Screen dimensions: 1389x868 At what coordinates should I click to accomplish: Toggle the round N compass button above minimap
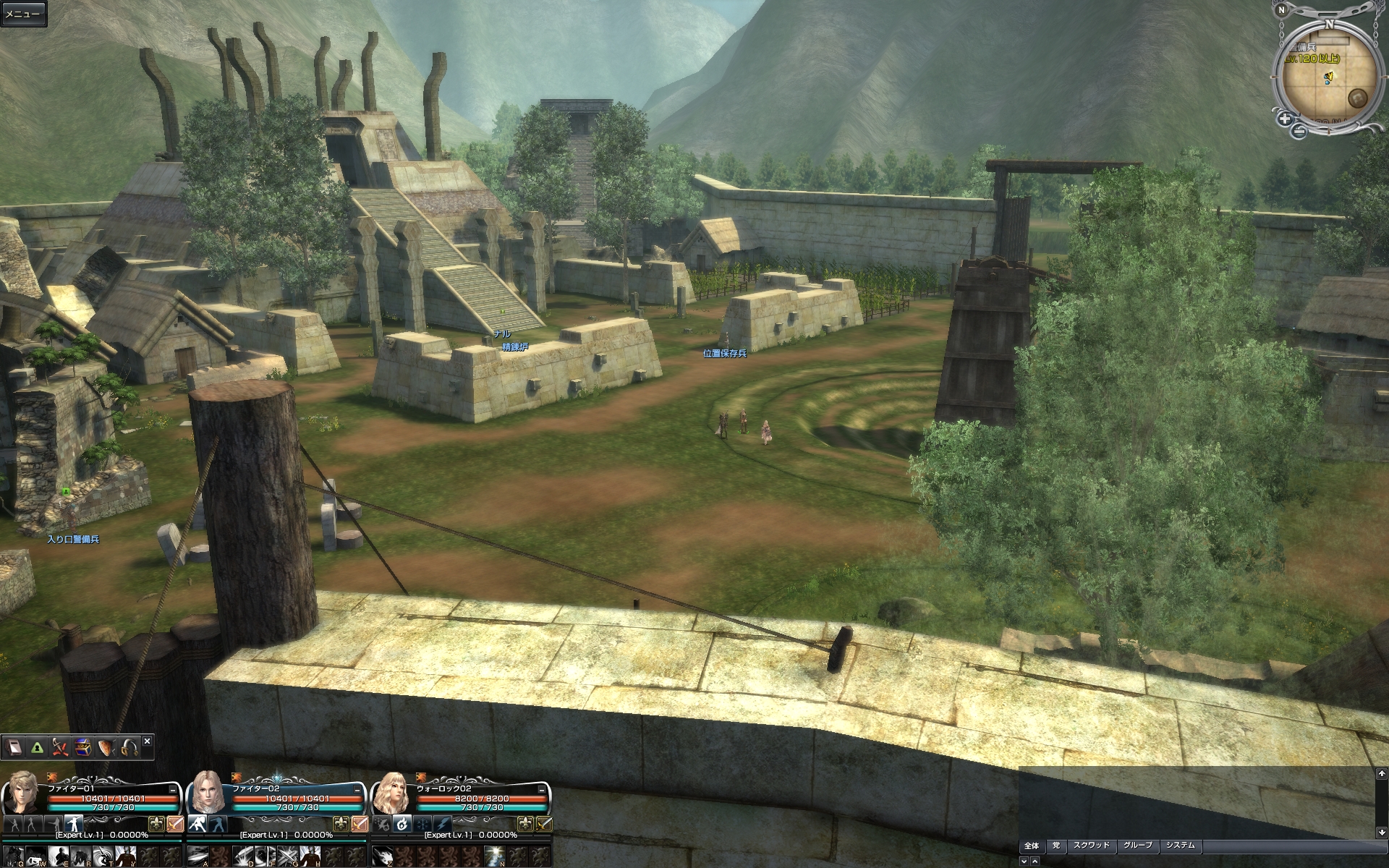[x=1282, y=9]
